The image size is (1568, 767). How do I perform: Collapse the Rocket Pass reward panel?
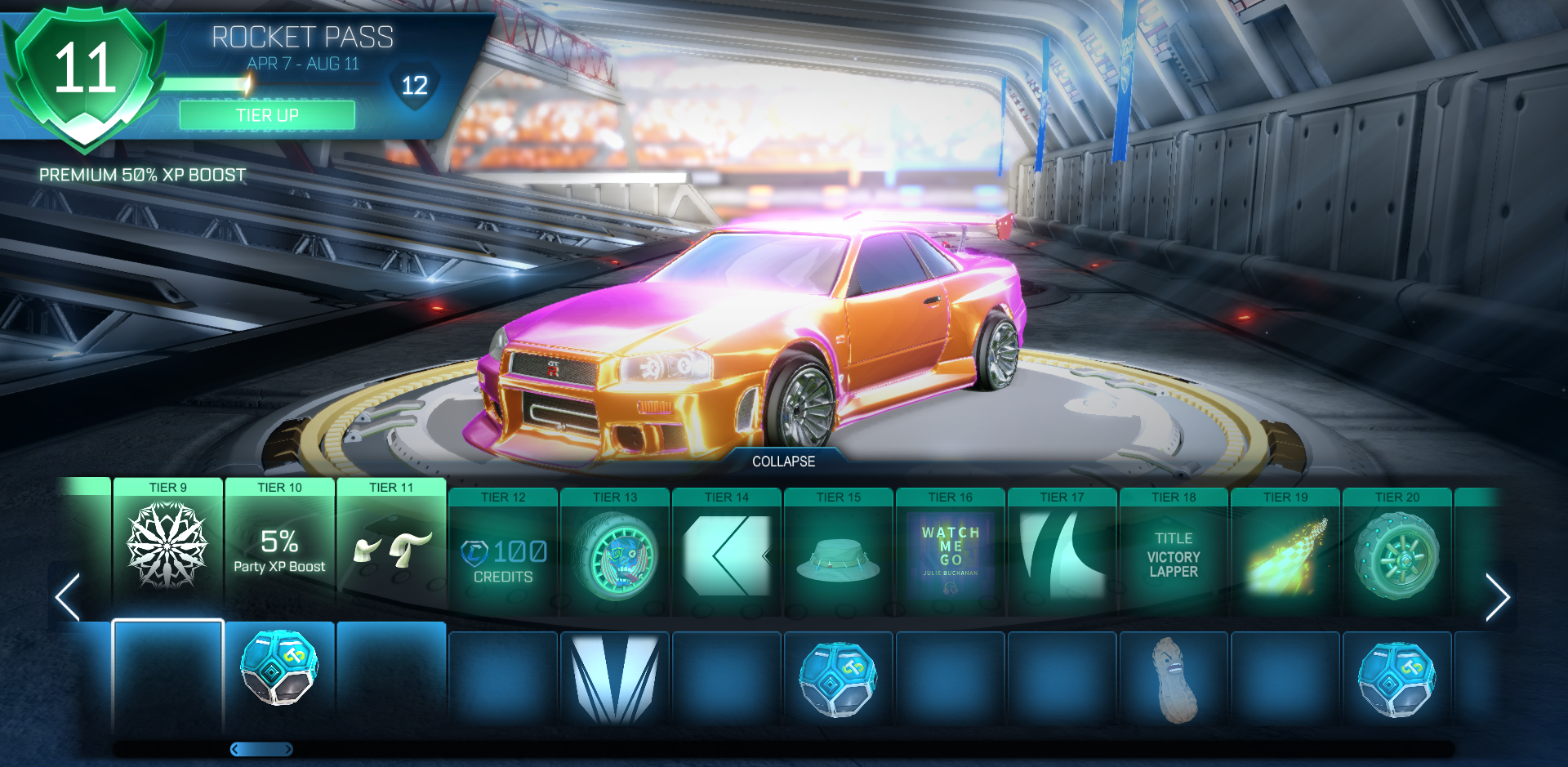(783, 462)
